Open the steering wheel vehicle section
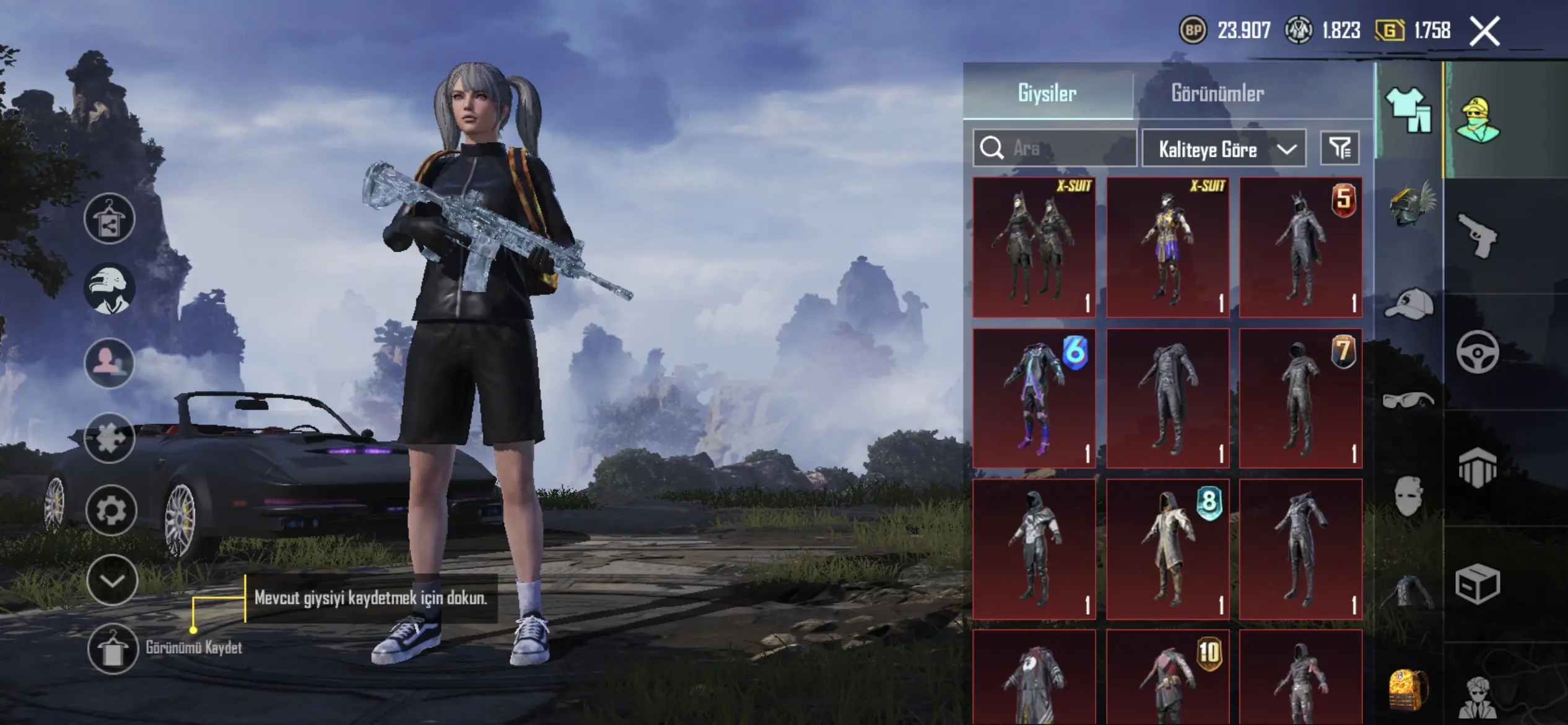1568x725 pixels. [x=1478, y=353]
